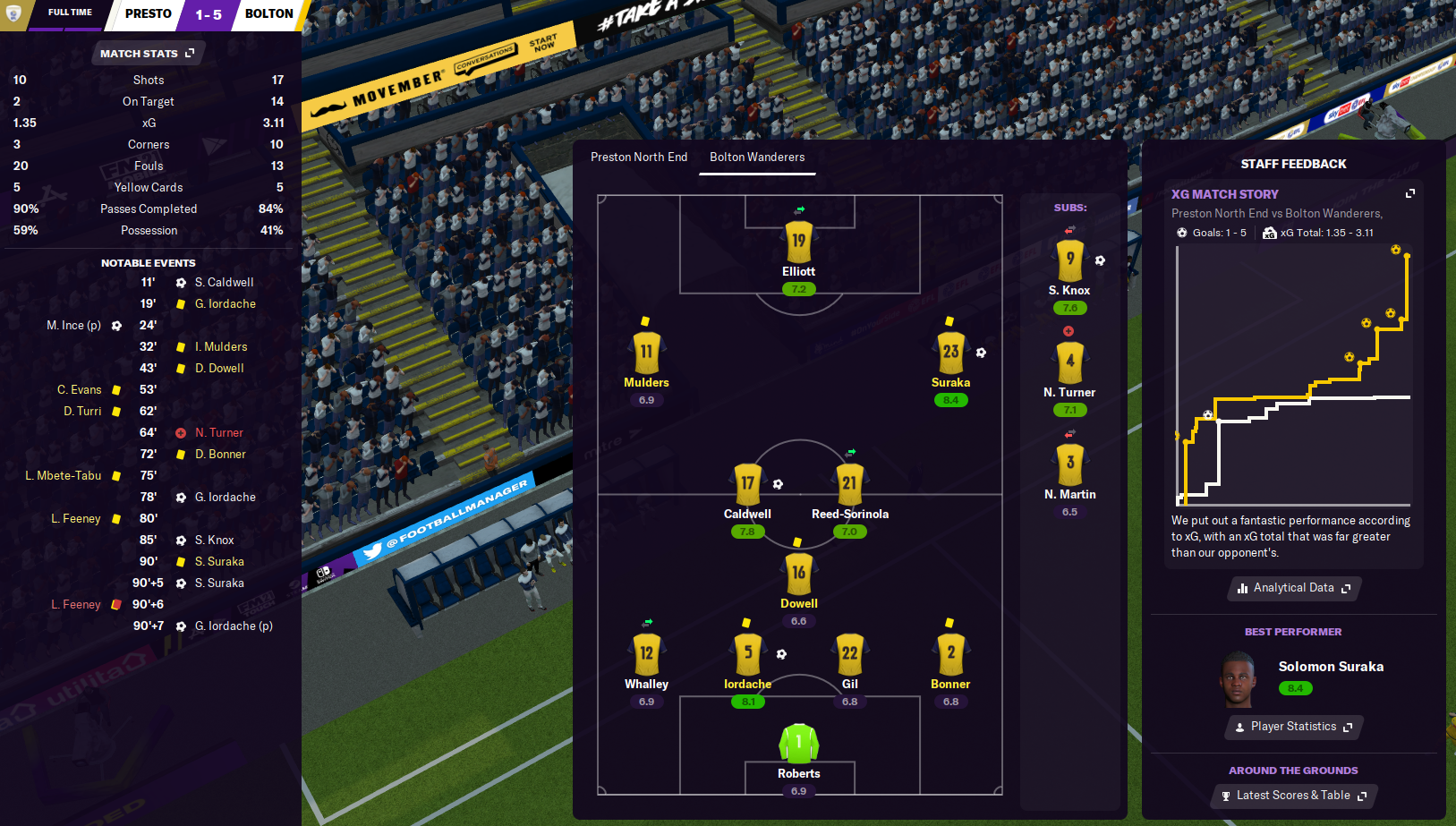View Player Statistics
The image size is (1456, 826).
(x=1293, y=727)
